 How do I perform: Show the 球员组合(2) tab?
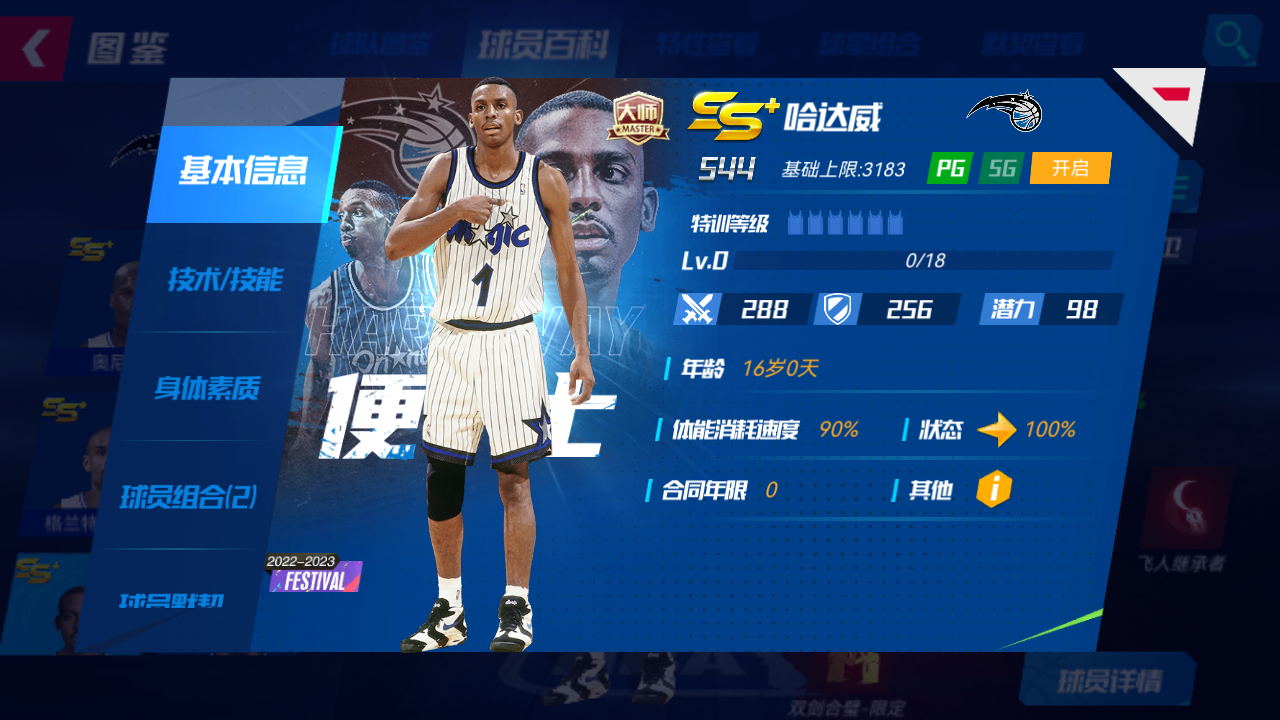[x=188, y=496]
